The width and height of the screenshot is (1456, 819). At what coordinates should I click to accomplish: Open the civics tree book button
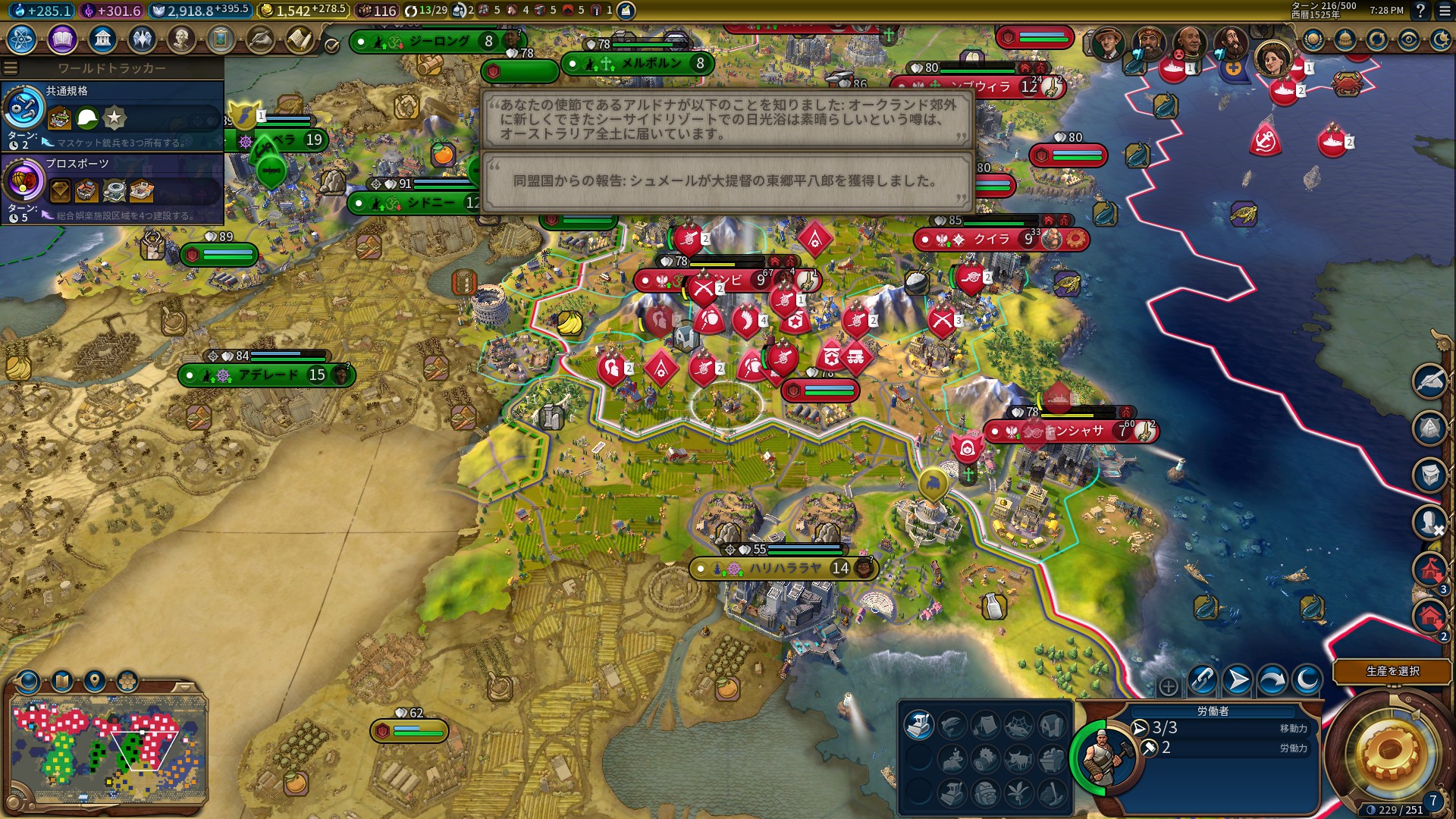[x=62, y=39]
